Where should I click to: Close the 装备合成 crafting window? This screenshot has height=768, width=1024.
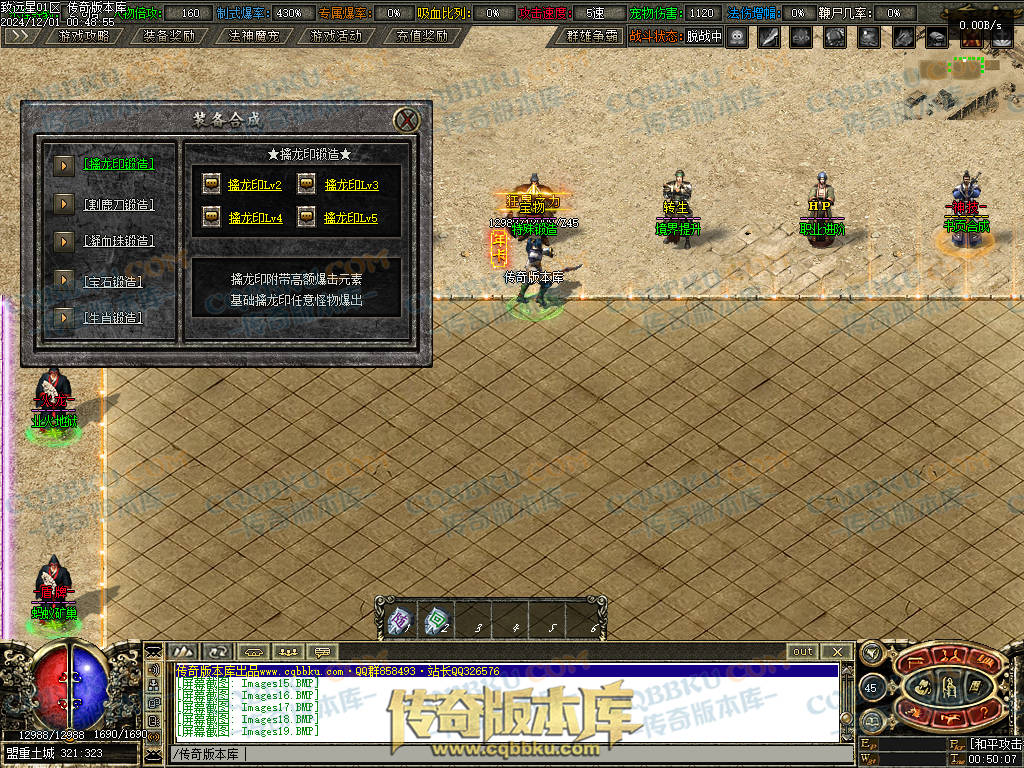point(406,120)
